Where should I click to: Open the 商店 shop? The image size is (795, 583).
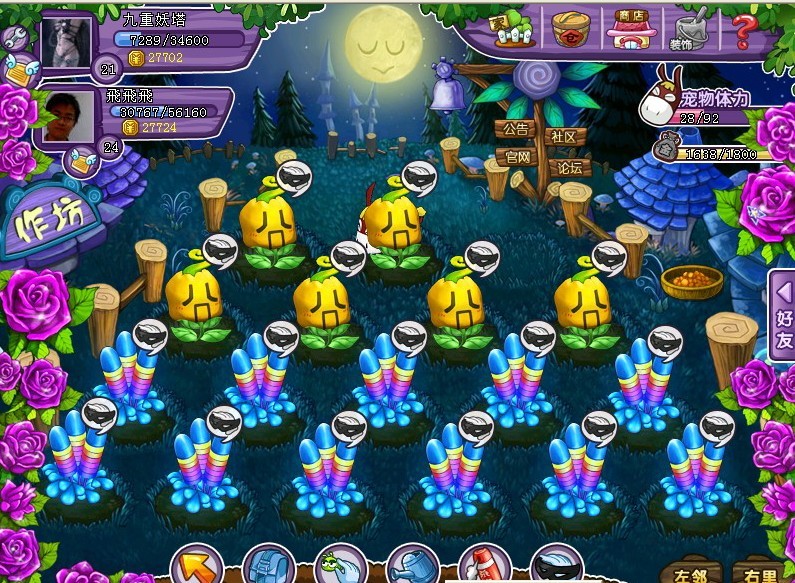click(x=629, y=27)
